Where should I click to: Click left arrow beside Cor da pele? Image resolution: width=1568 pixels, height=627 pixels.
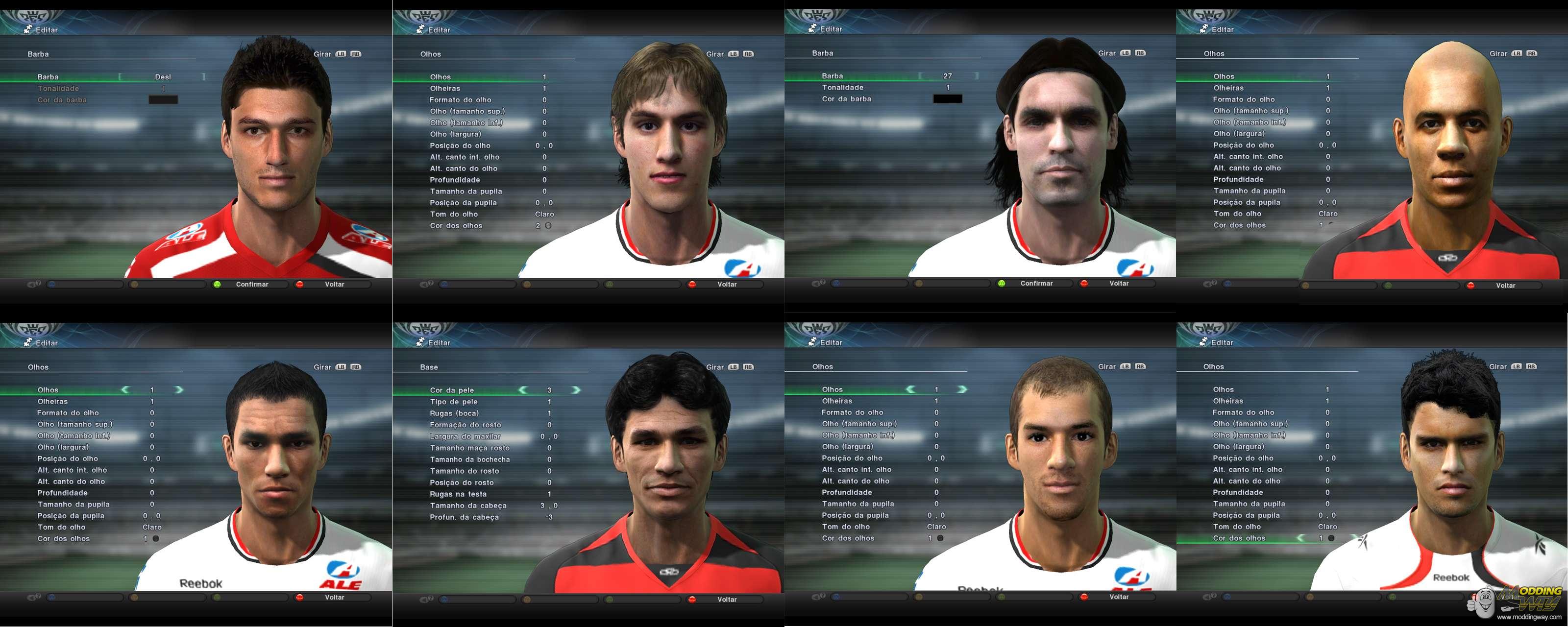[x=523, y=390]
